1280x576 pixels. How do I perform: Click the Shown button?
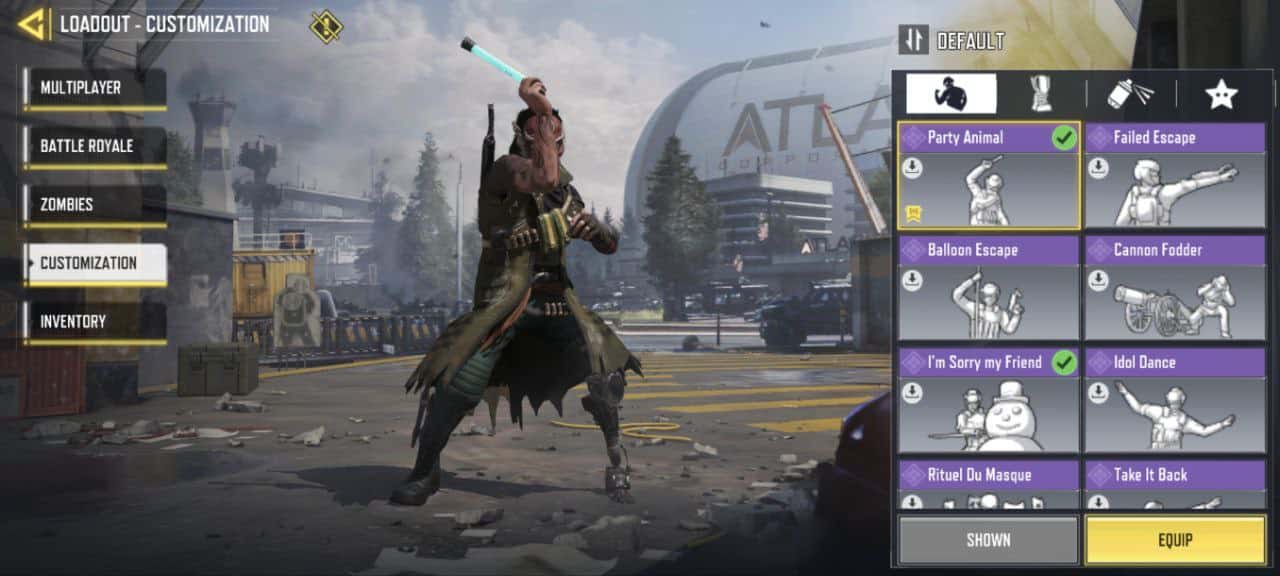(x=988, y=540)
